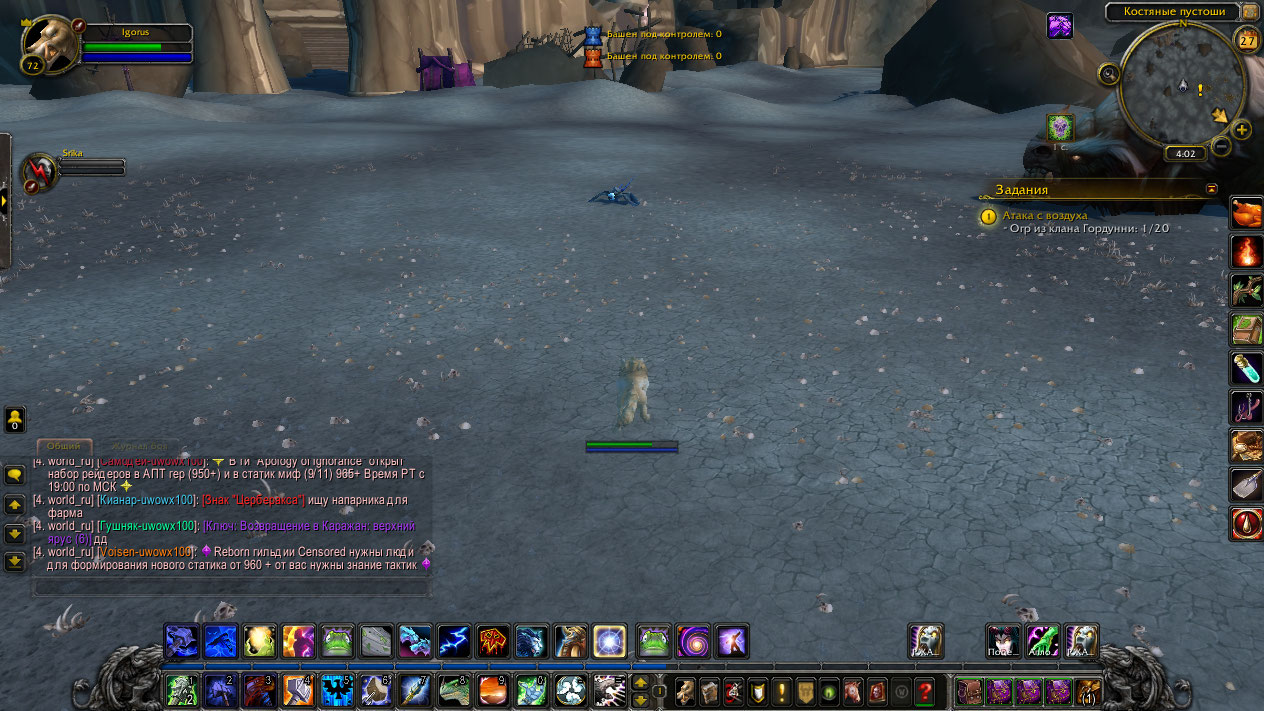1264x711 pixels.
Task: Toggle the minimap tracking magnifier button
Action: 1109,74
